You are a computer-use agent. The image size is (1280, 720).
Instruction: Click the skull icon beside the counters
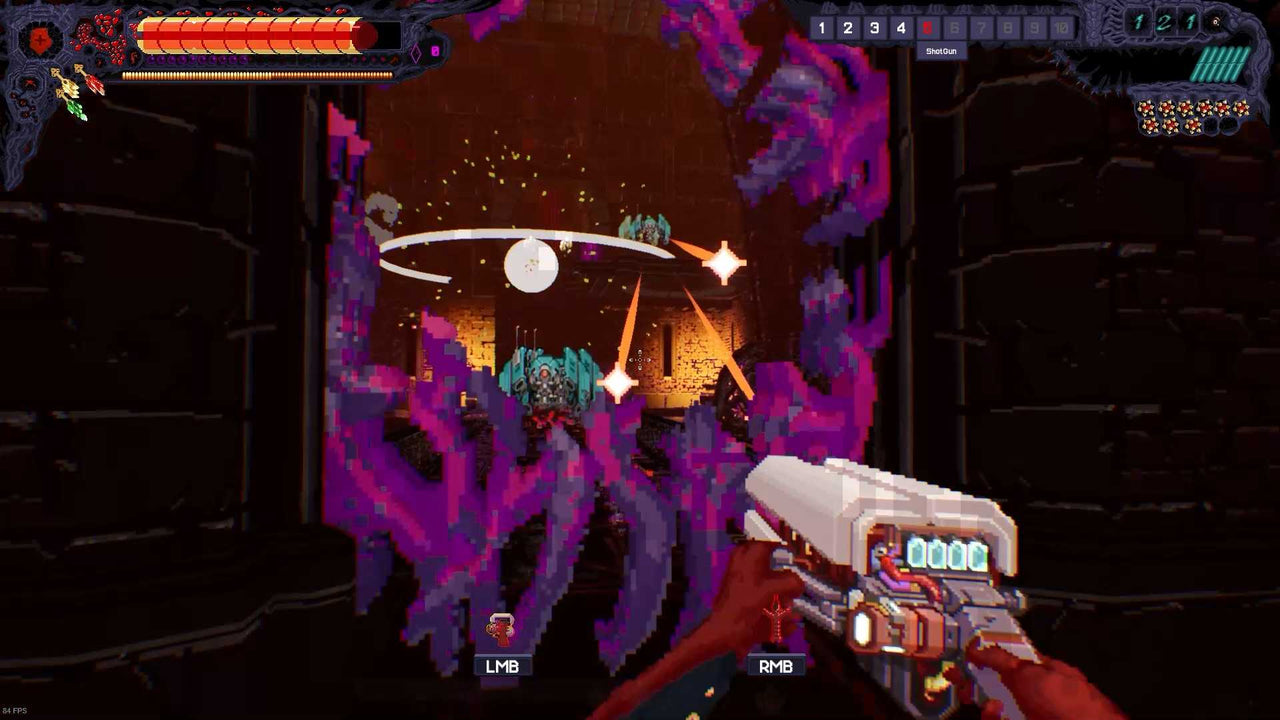tap(1214, 21)
